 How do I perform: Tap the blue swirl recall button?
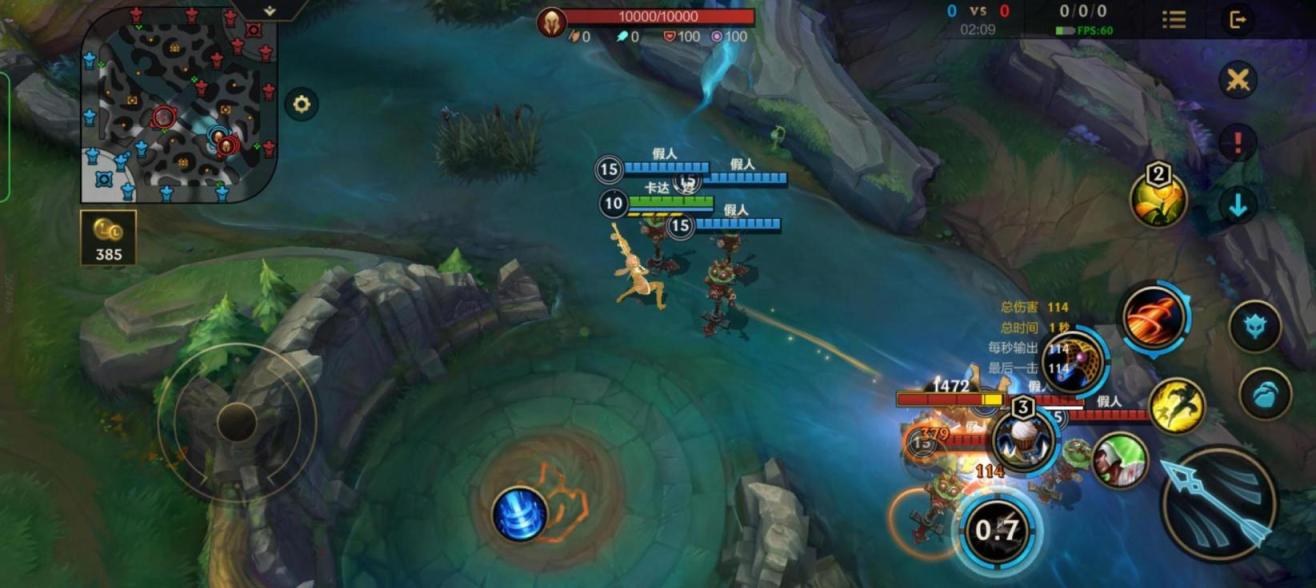coord(520,514)
